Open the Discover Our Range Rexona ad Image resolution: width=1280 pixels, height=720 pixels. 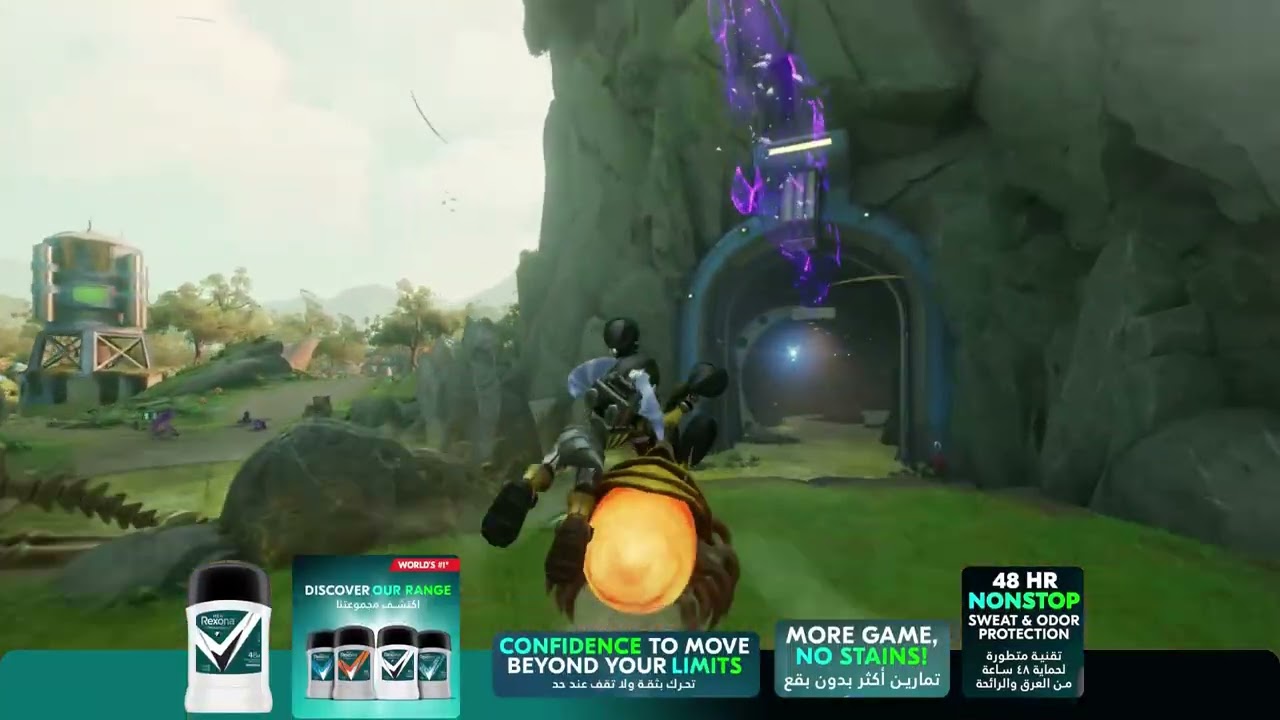tap(376, 634)
